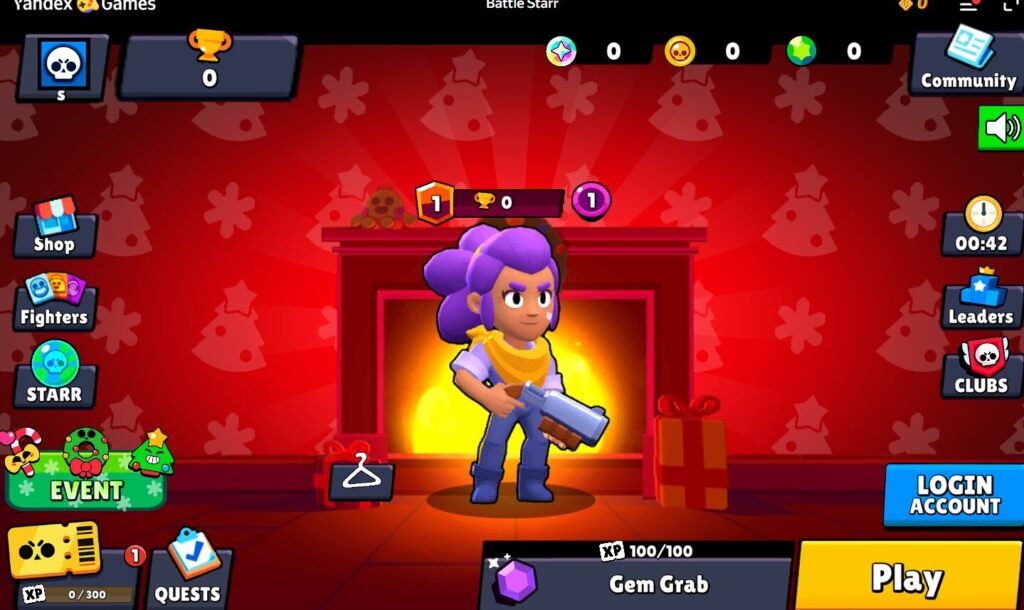Image resolution: width=1024 pixels, height=610 pixels.
Task: Click the Yandex Games logo
Action: click(x=84, y=5)
